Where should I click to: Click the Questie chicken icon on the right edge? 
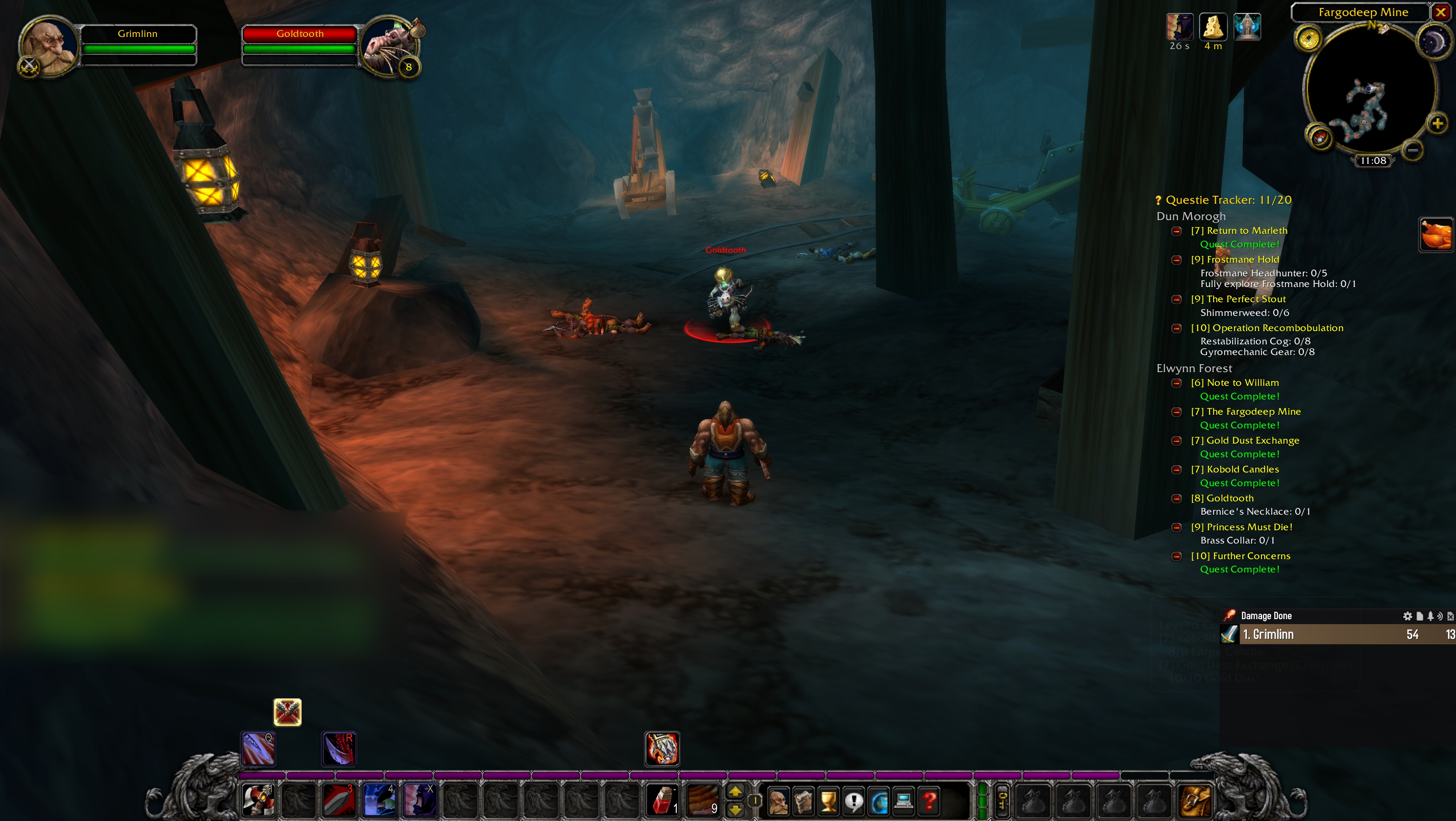1436,233
